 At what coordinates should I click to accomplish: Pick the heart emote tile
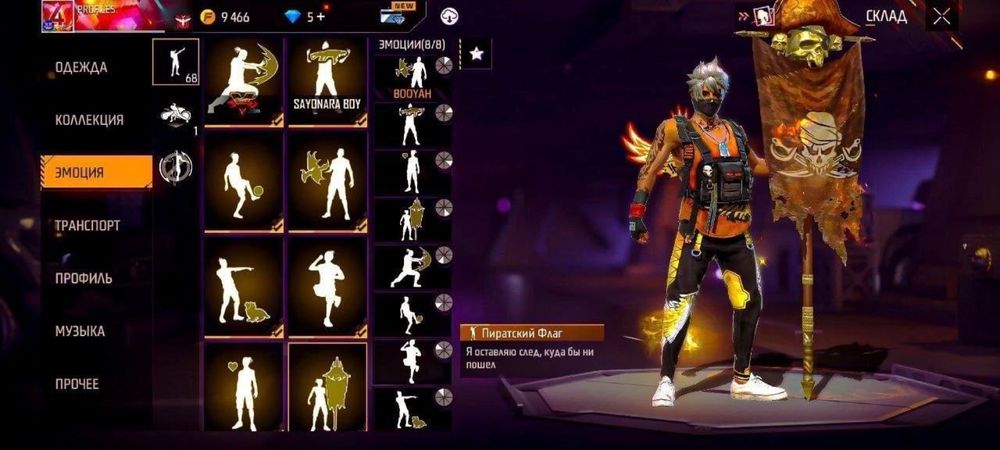coord(243,385)
